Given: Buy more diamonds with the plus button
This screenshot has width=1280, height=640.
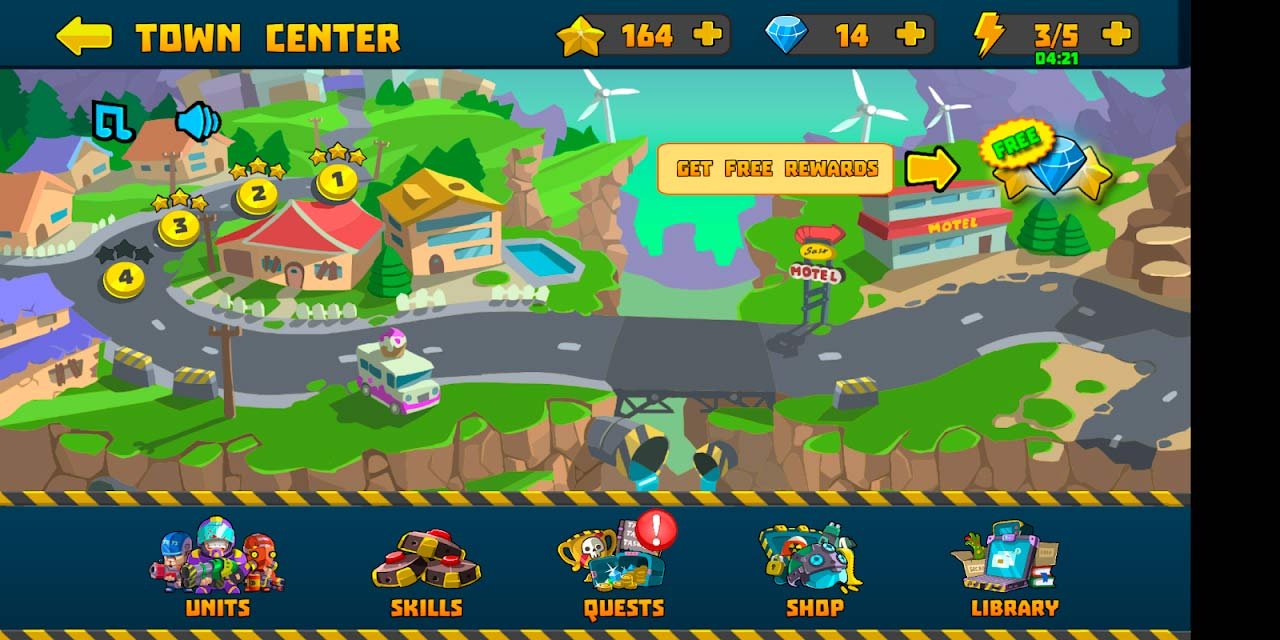Looking at the screenshot, I should [910, 35].
